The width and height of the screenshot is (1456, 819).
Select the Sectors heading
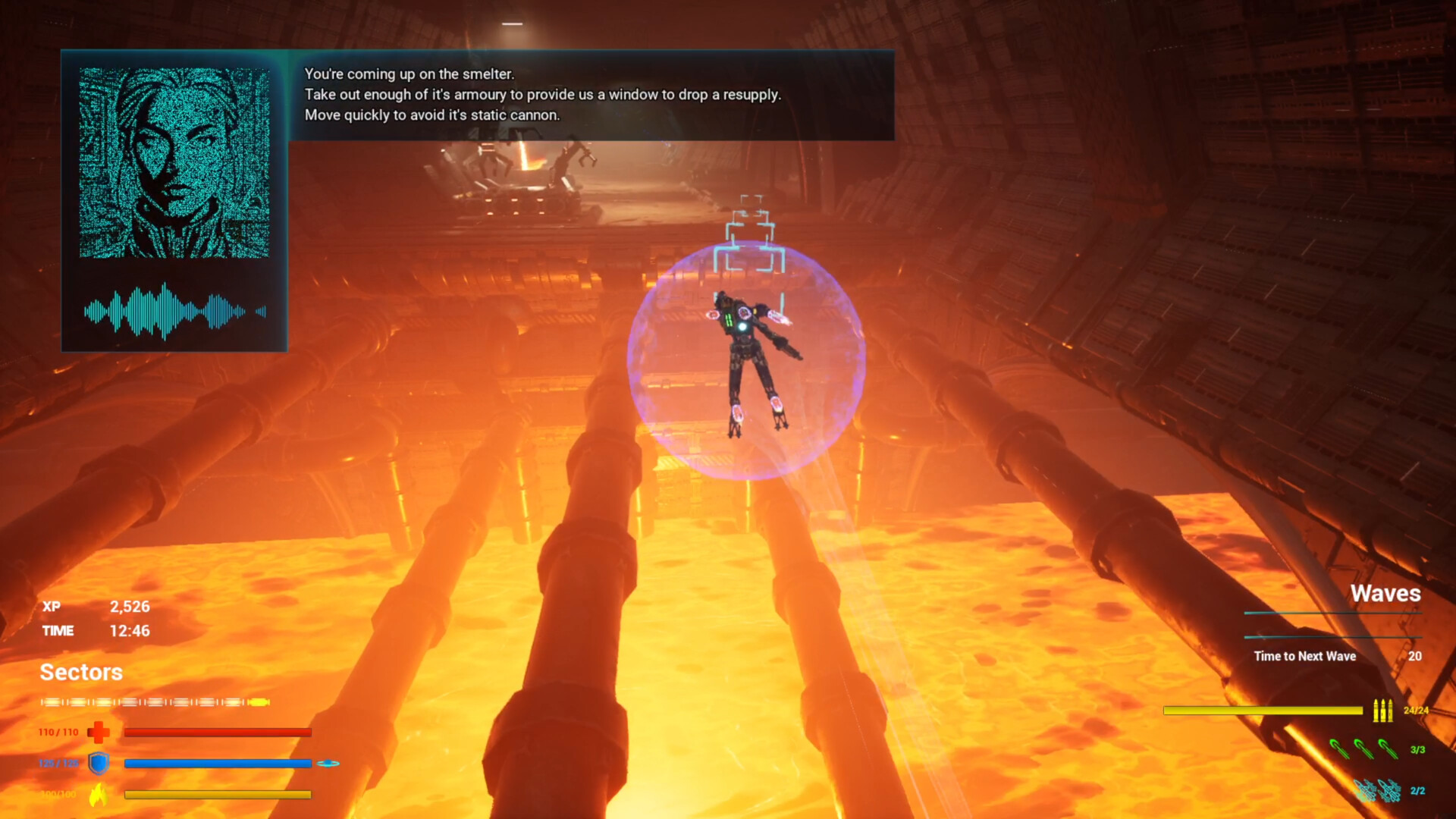pos(80,672)
